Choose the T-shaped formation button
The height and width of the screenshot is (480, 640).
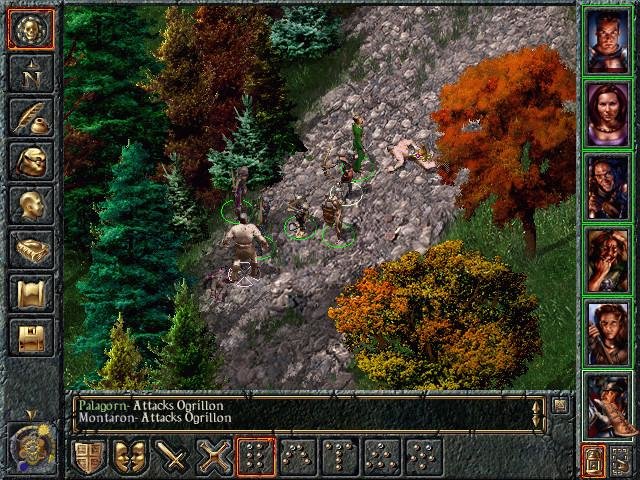tap(340, 457)
